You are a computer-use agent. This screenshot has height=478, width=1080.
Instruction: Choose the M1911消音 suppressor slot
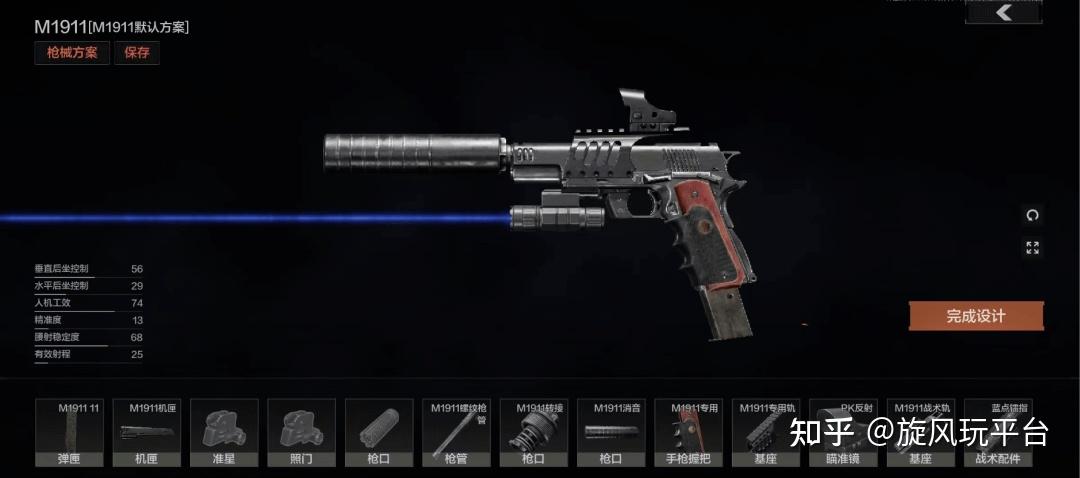click(611, 432)
